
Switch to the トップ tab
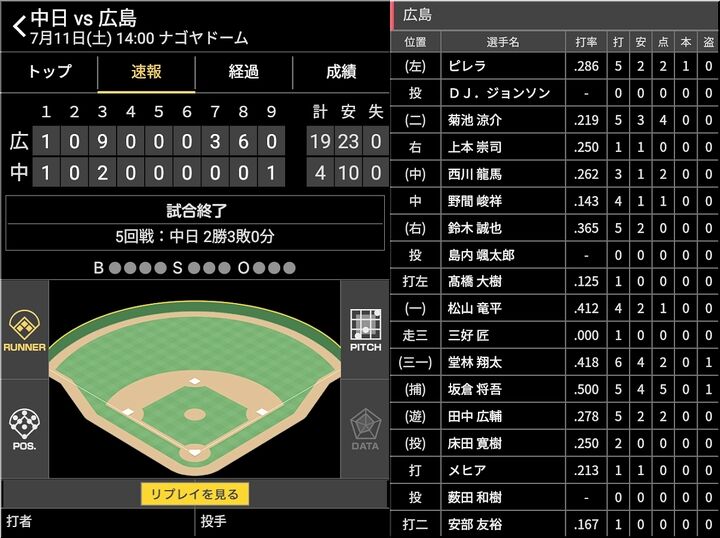pyautogui.click(x=50, y=72)
